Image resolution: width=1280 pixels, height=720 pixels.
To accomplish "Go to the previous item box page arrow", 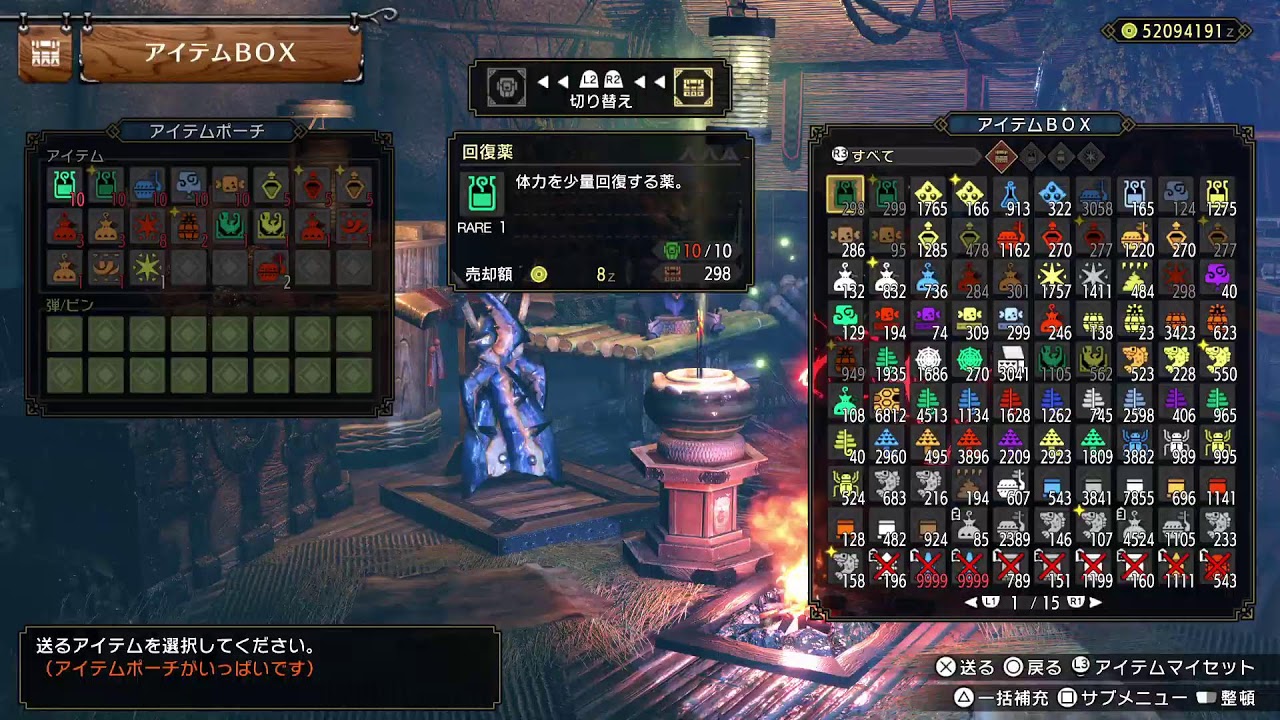I will click(x=970, y=603).
